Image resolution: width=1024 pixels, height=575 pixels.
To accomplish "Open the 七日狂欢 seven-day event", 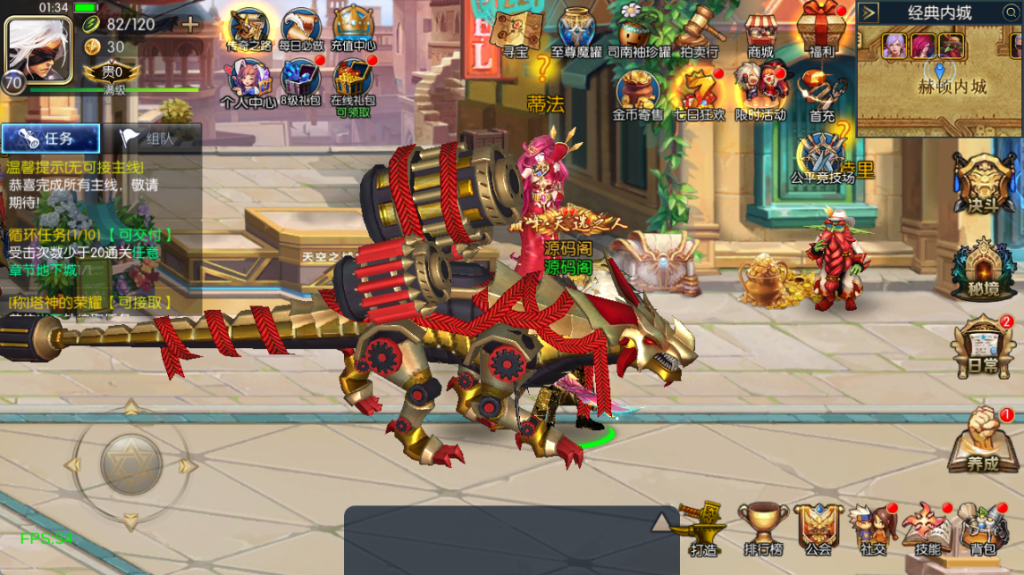I will (x=700, y=90).
